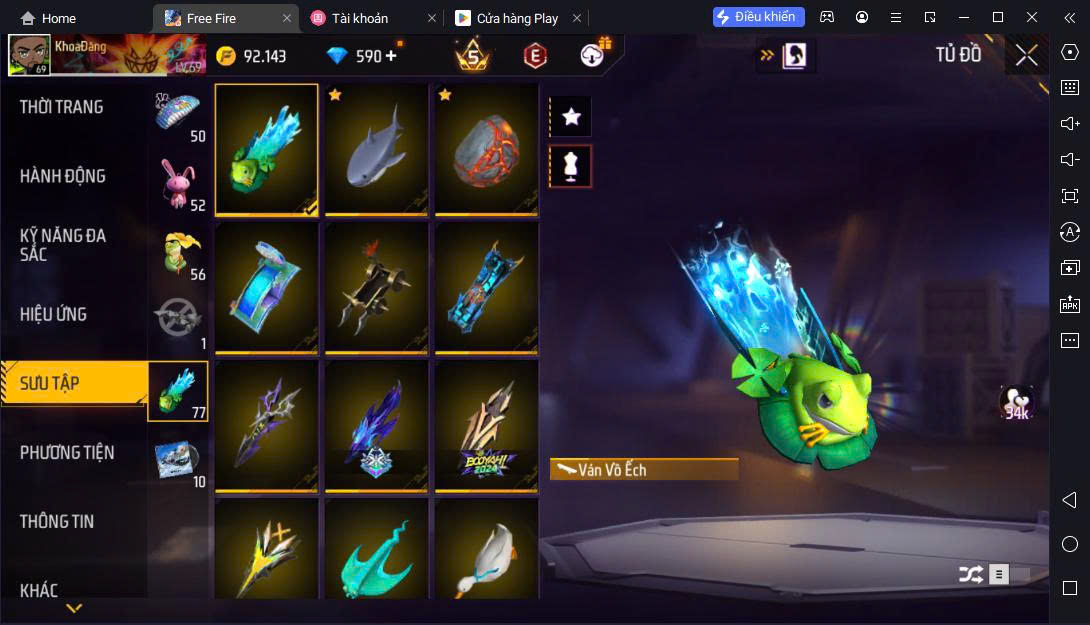Choose the lava rock skin item
1090x625 pixels.
coord(486,149)
